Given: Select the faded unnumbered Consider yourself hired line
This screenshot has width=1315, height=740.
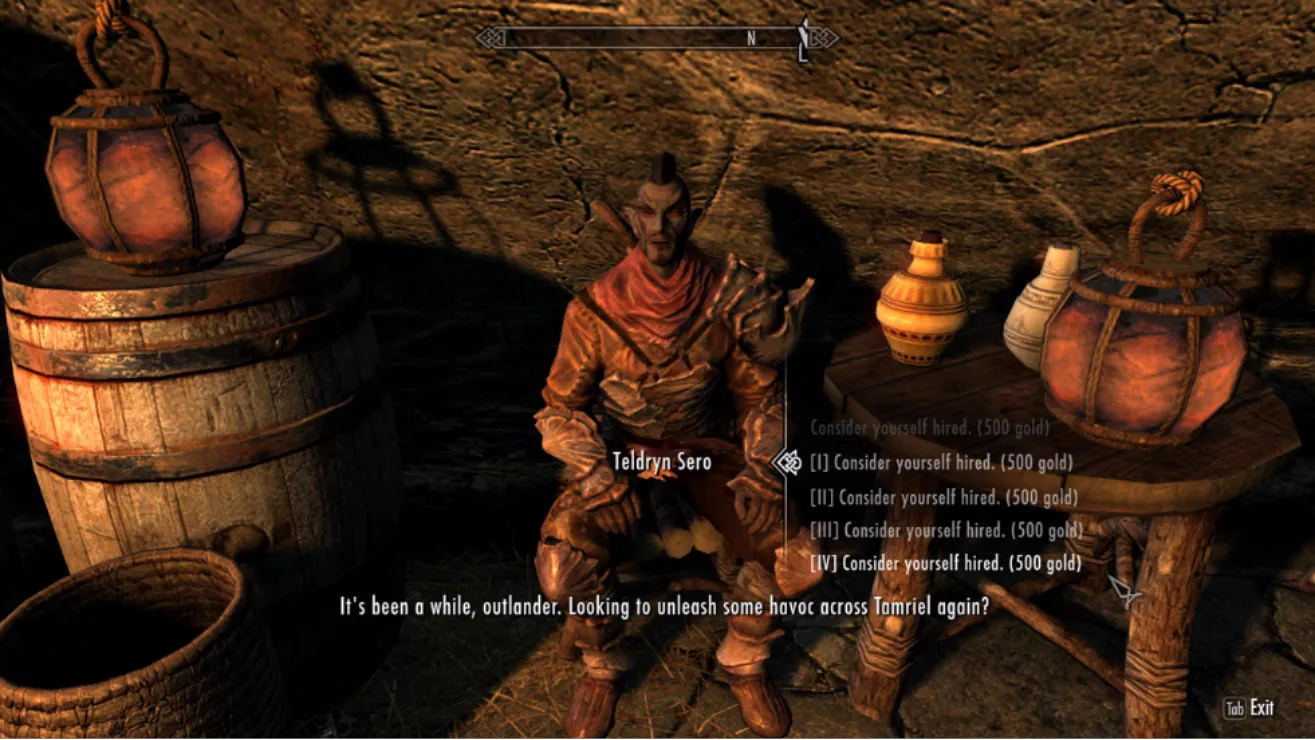Looking at the screenshot, I should (929, 428).
